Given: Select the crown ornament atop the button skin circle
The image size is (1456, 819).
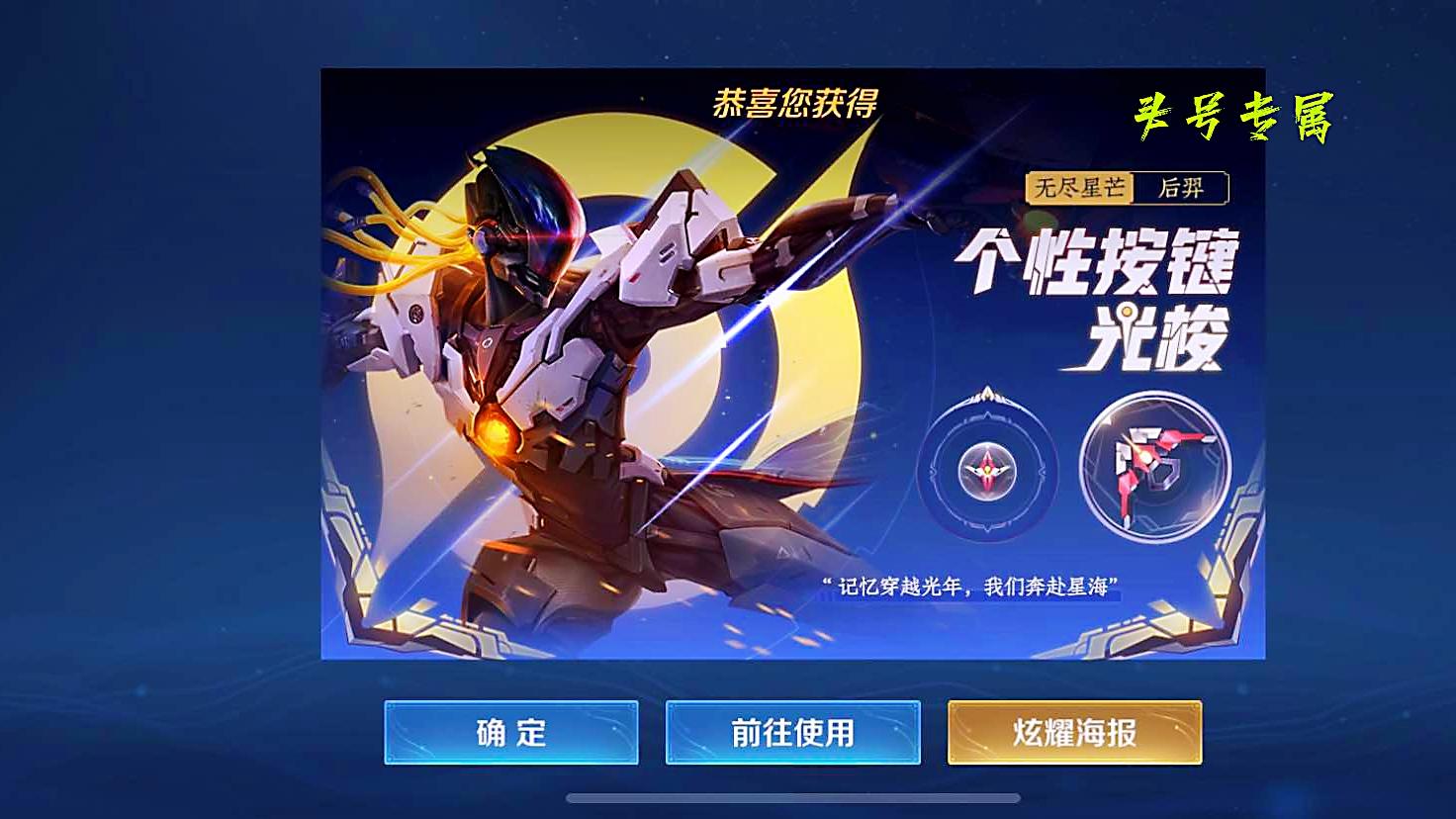Looking at the screenshot, I should click(985, 394).
